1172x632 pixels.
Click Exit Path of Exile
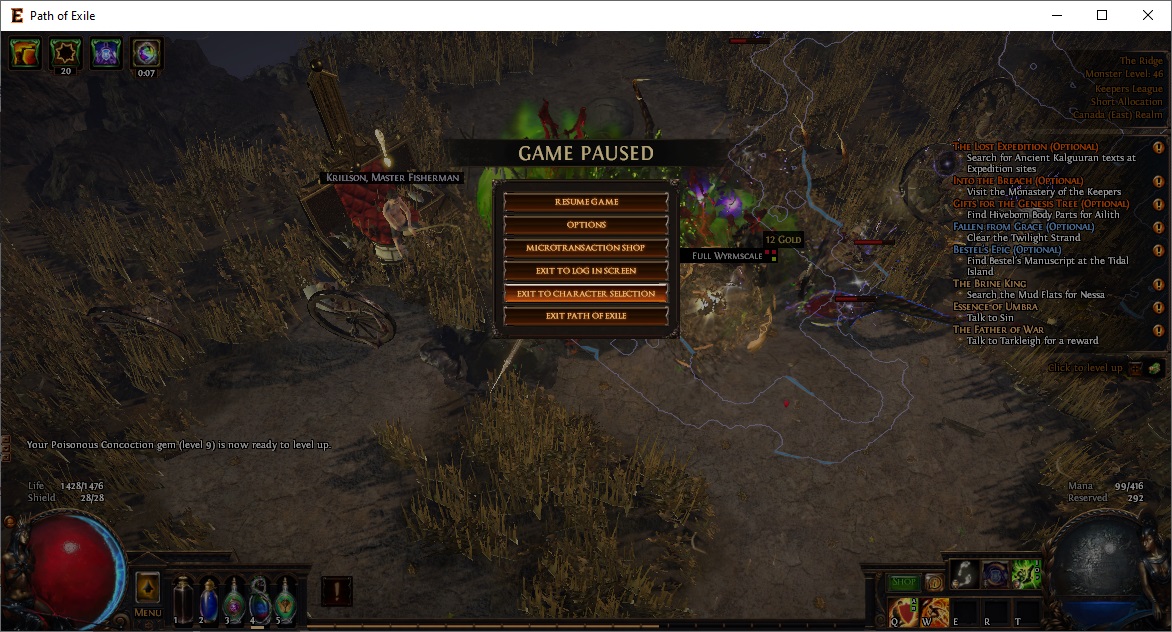tap(586, 316)
